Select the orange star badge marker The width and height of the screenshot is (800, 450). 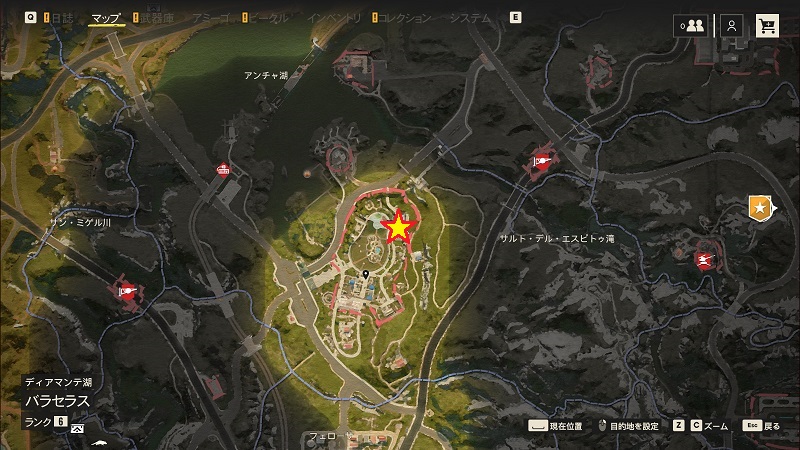(761, 207)
